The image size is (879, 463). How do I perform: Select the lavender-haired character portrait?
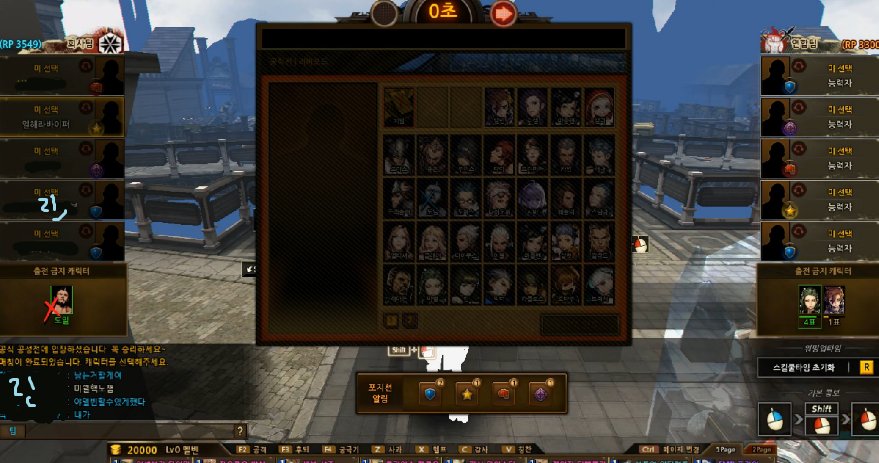coord(534,195)
